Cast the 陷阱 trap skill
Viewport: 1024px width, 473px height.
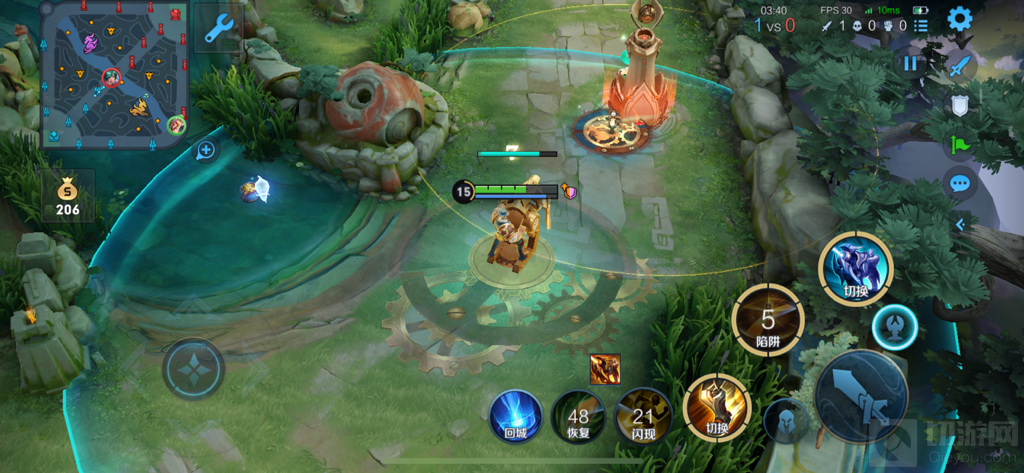pyautogui.click(x=767, y=322)
